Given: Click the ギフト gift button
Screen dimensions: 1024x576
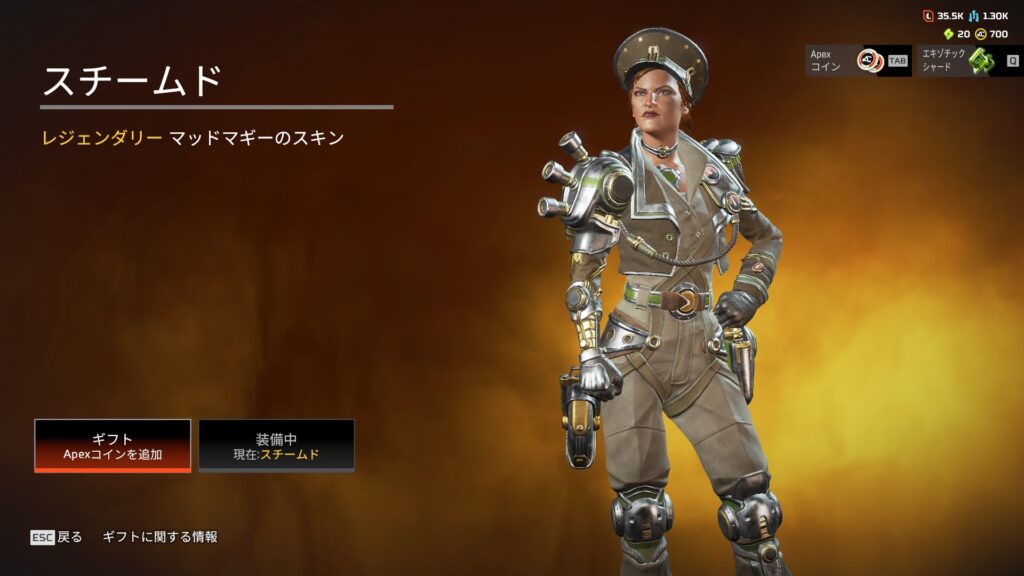Looking at the screenshot, I should click(112, 445).
